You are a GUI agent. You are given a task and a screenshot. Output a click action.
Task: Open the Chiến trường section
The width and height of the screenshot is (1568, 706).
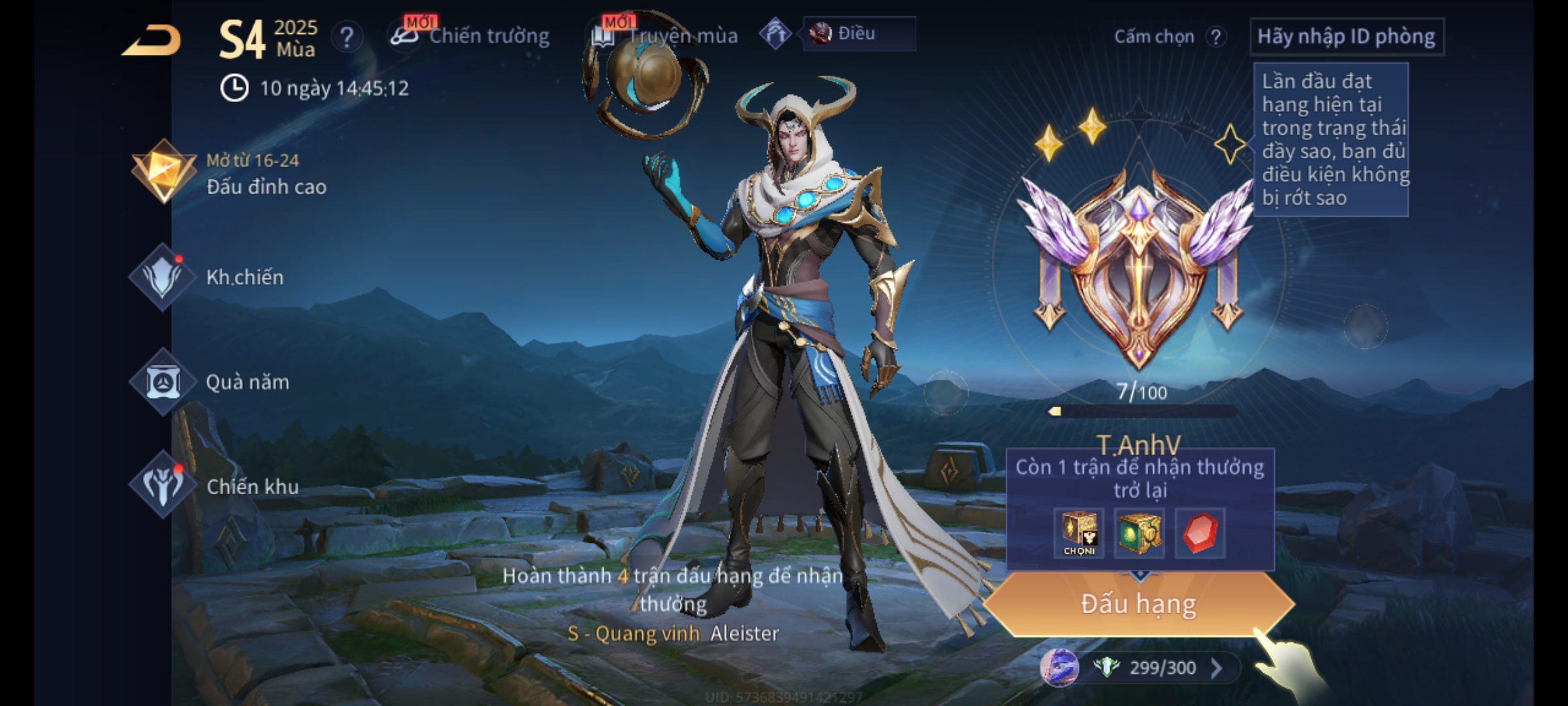(x=472, y=36)
